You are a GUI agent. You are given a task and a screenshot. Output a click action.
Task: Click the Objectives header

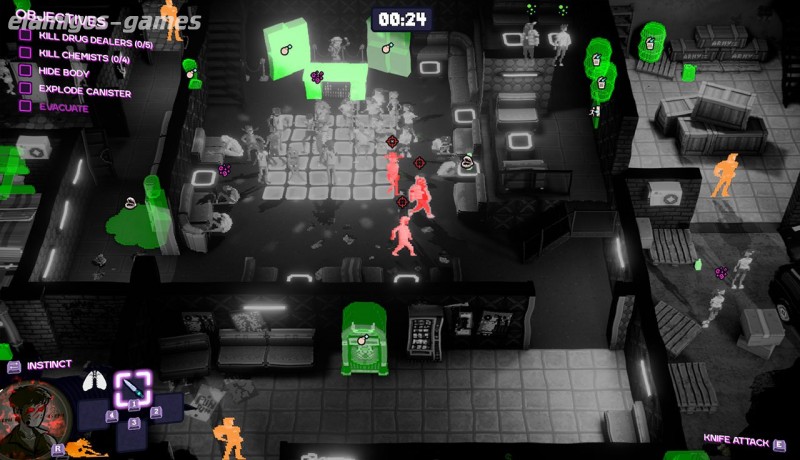click(x=63, y=20)
